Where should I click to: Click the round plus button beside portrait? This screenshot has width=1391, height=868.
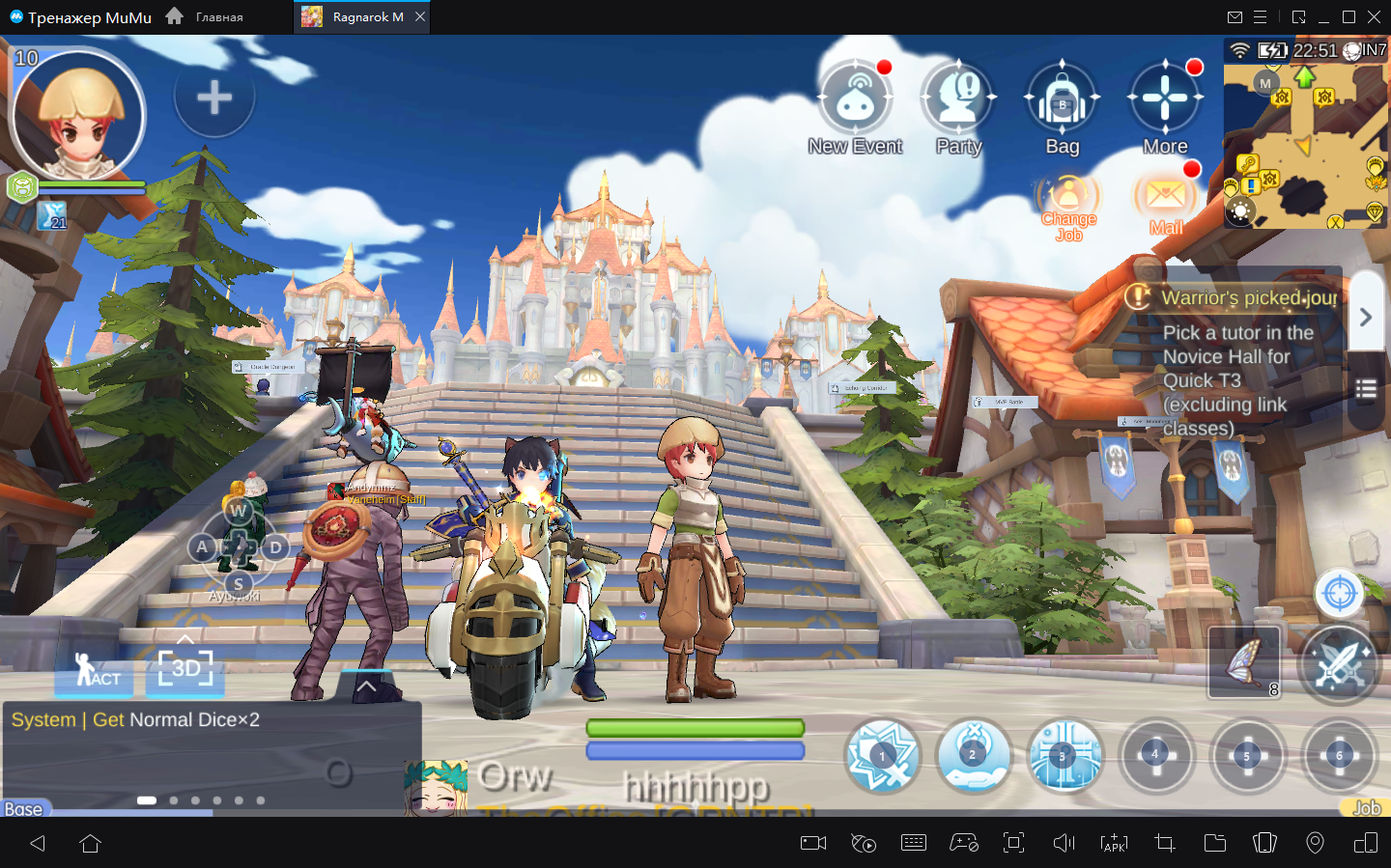[x=213, y=97]
